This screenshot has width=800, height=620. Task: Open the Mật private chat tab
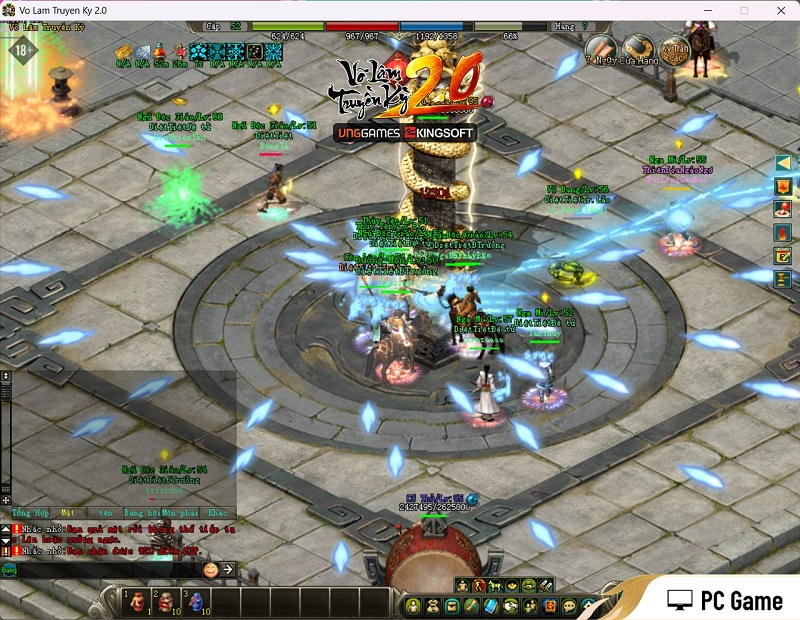(x=67, y=513)
